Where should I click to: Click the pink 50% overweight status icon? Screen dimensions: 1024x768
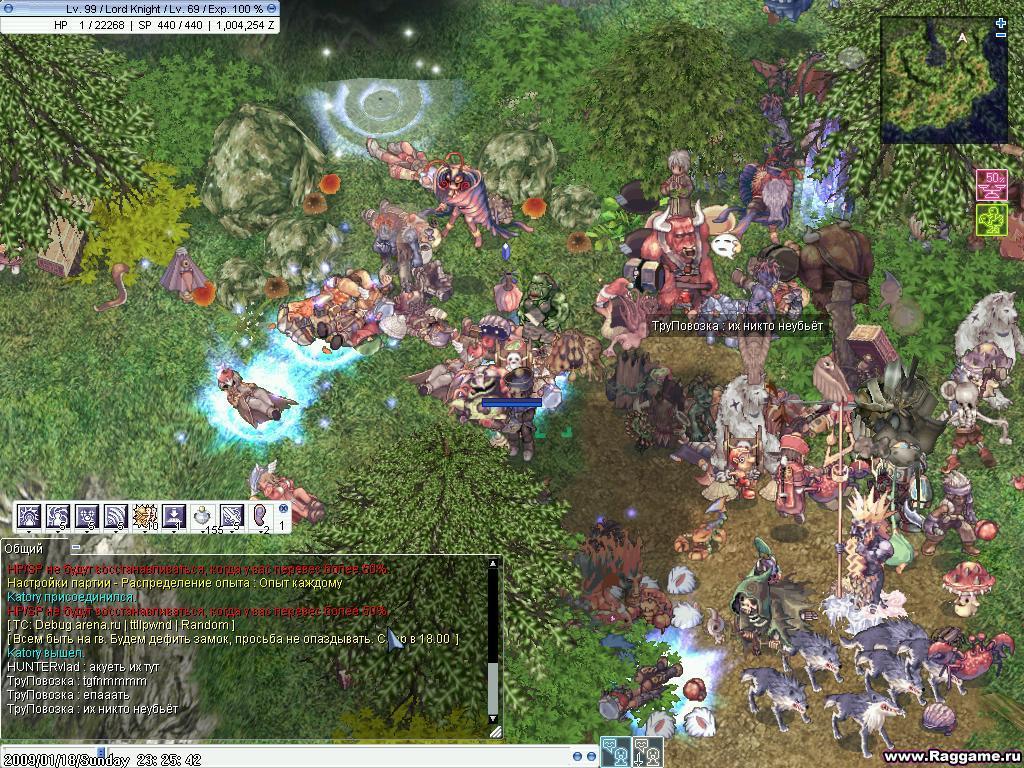991,185
